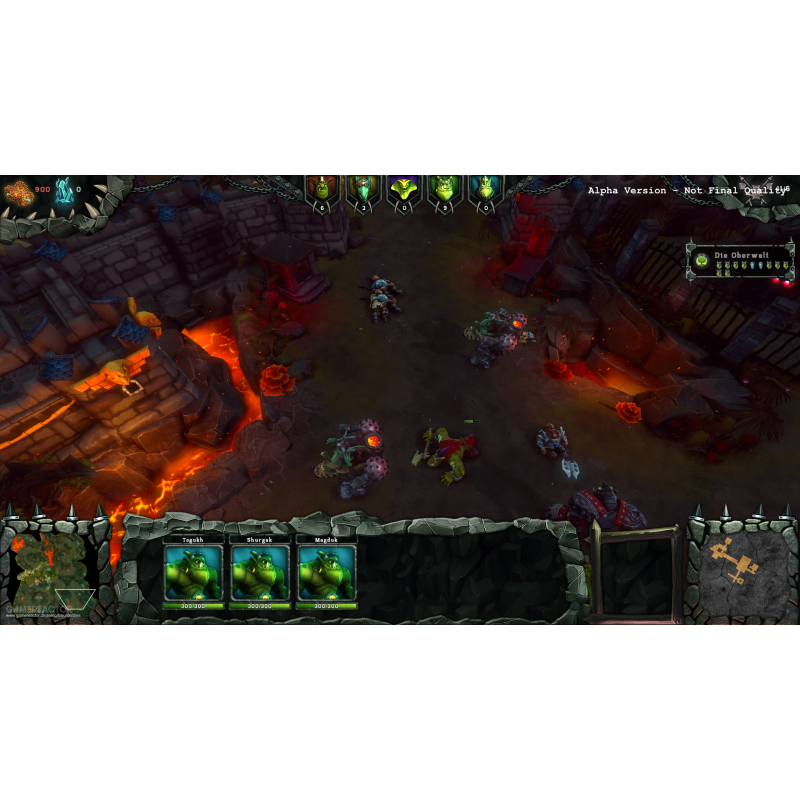Select the creature icon holding a green crystal
Screen dimensions: 800x800
pos(362,188)
